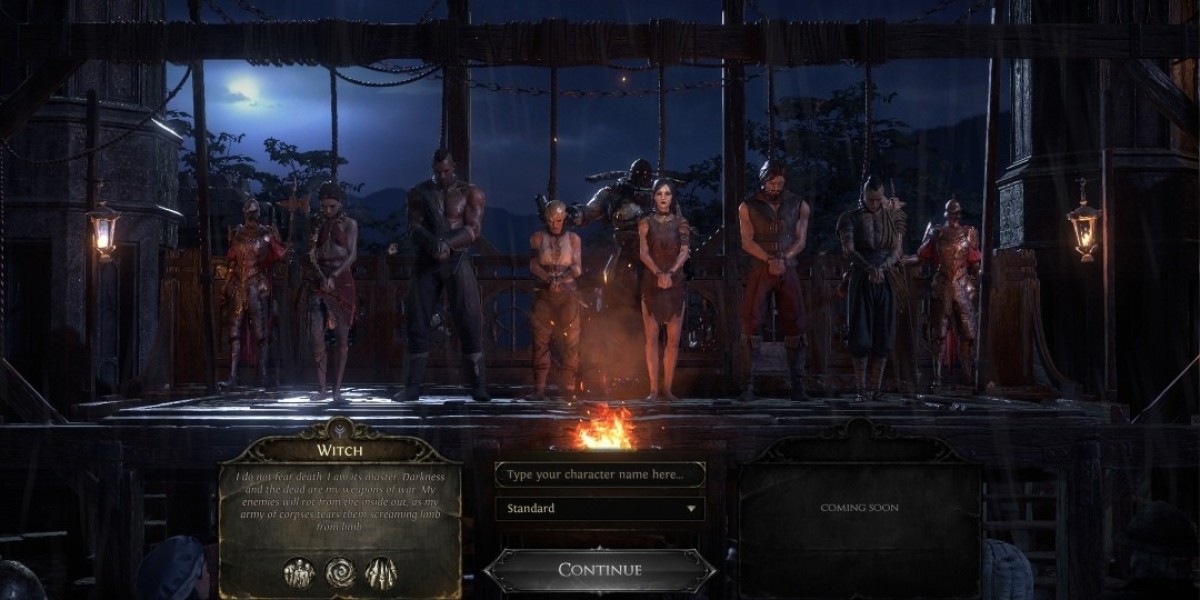Open the Standard league dropdown
Screen dimensions: 1200x600
coord(599,508)
